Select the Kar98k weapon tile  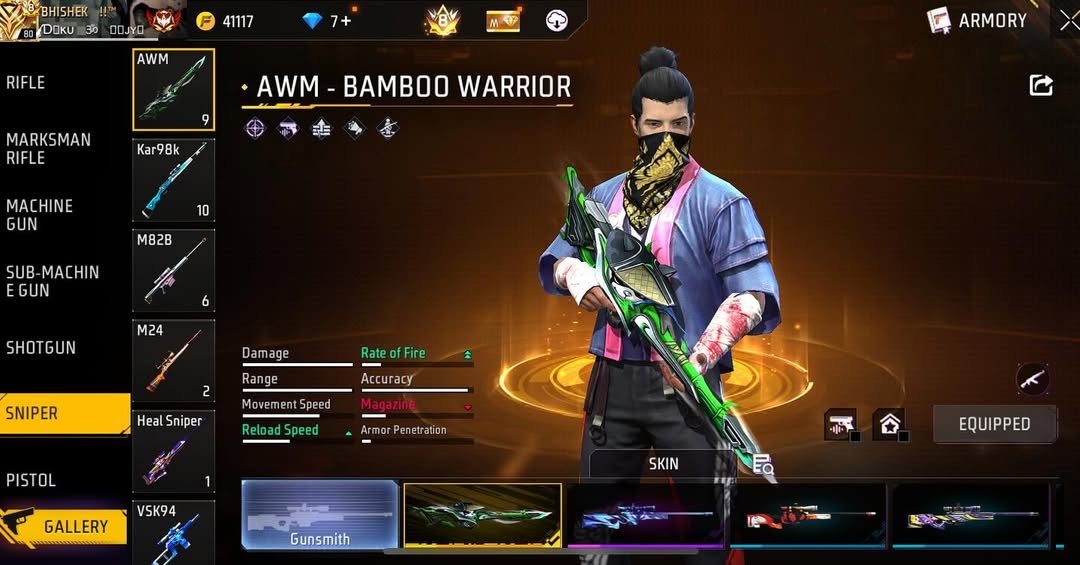click(173, 181)
